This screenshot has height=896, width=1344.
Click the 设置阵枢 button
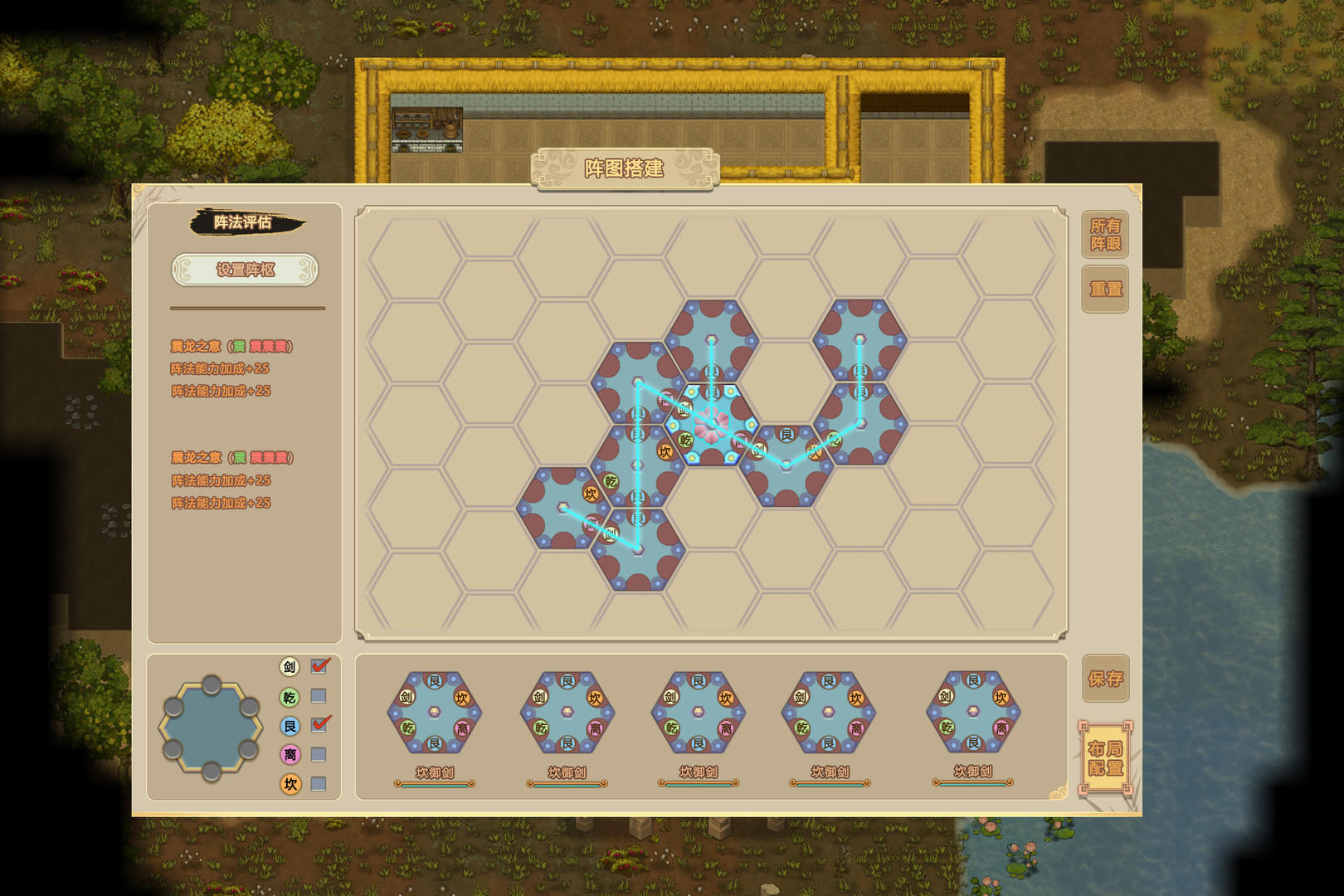246,270
